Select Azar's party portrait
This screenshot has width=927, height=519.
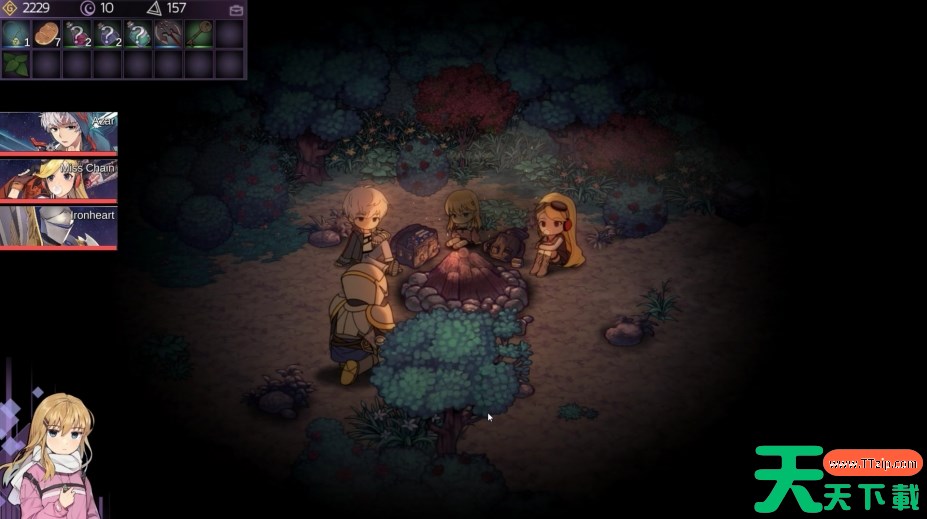[59, 133]
